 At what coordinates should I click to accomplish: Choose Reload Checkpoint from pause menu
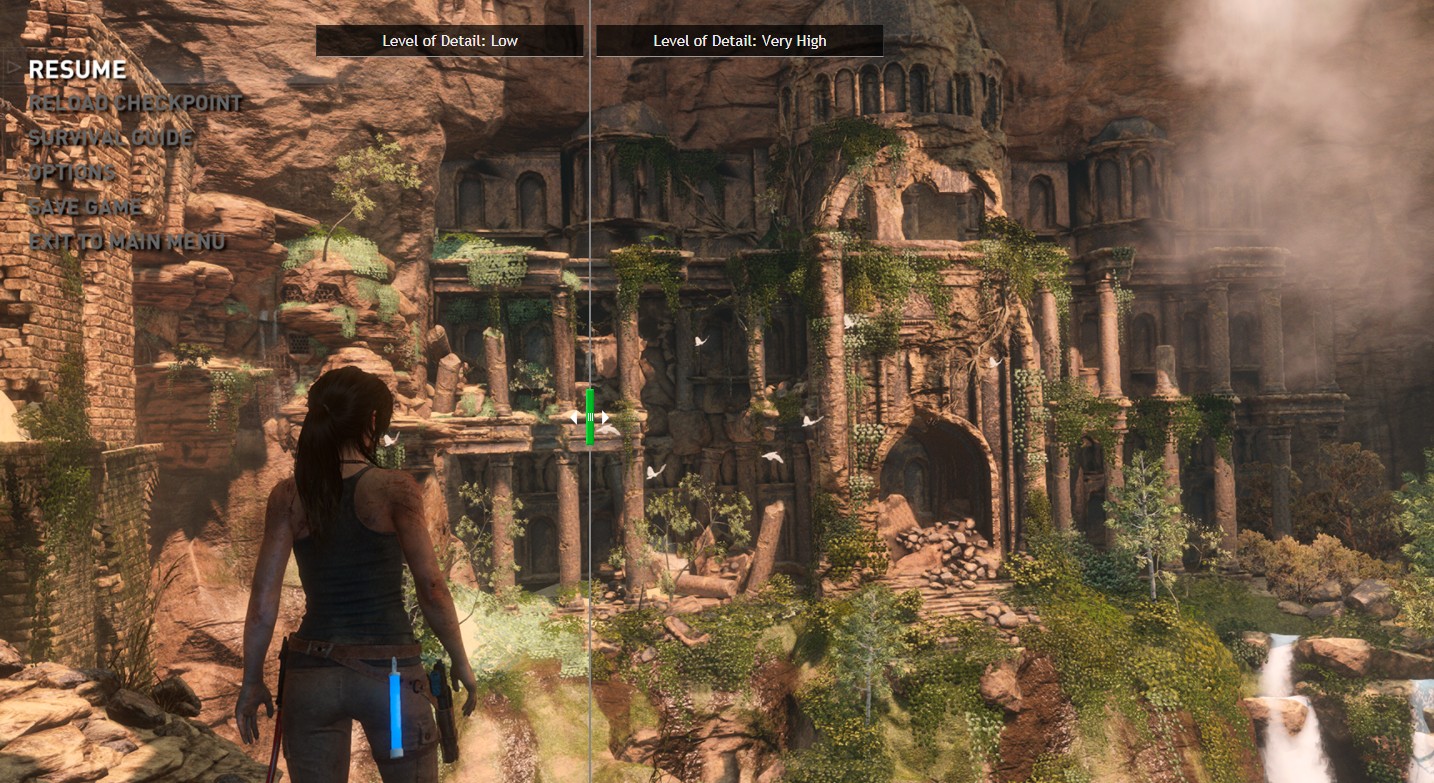pos(135,103)
